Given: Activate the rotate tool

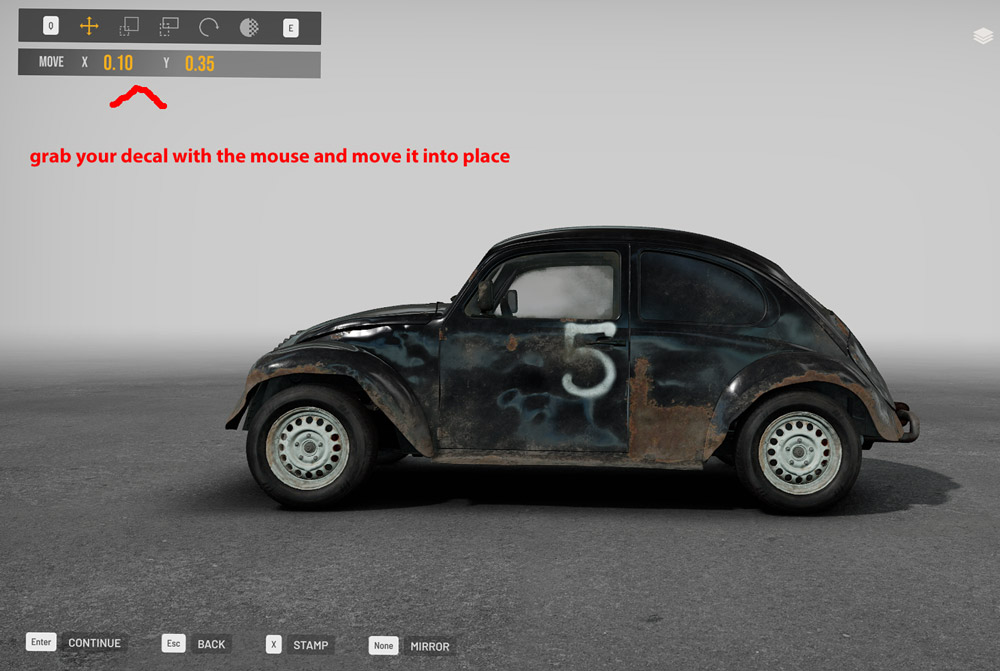Looking at the screenshot, I should (x=209, y=27).
